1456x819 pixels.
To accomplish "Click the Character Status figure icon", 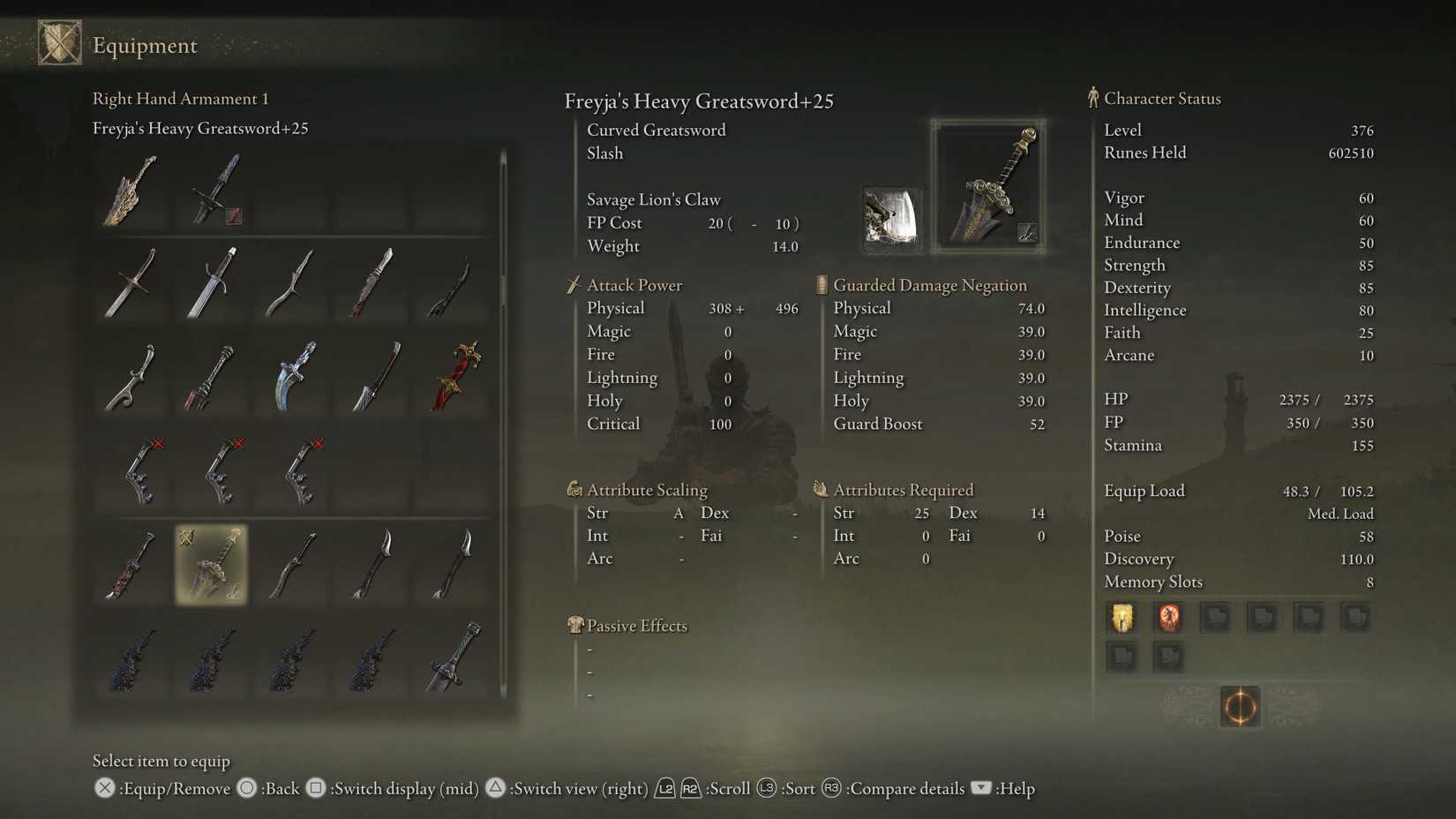I will [1092, 98].
